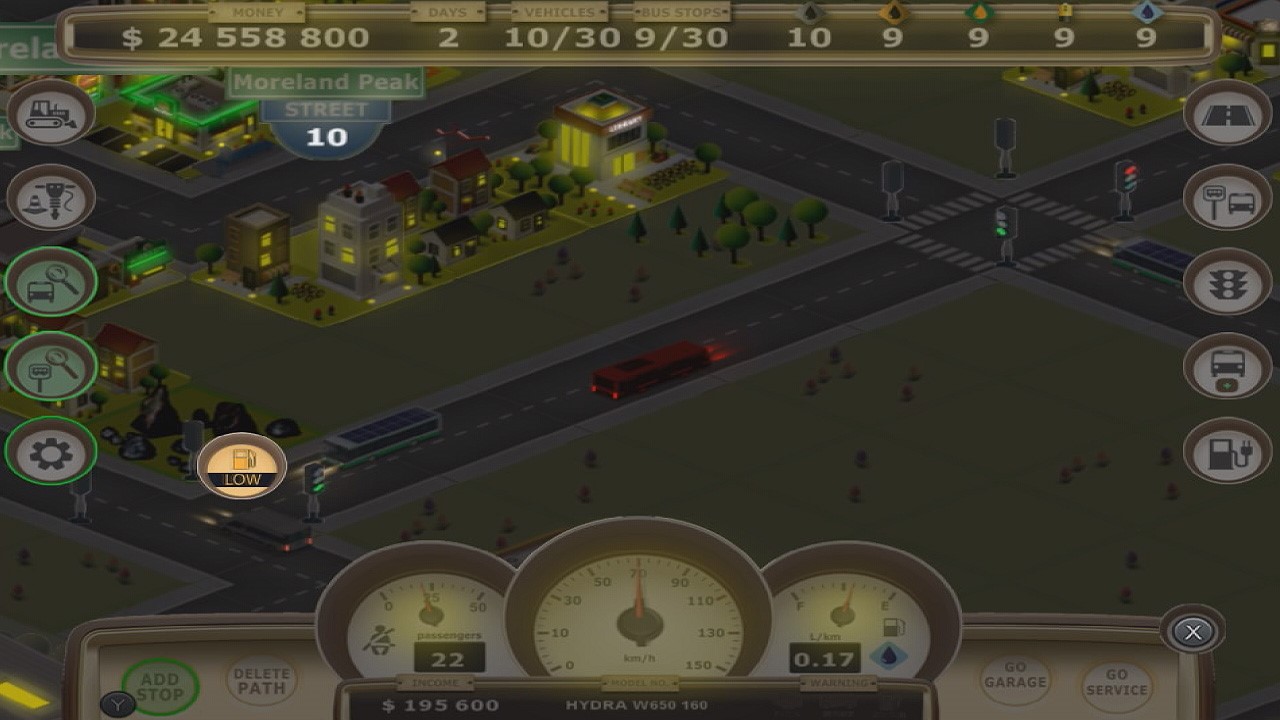Open the settings gear menu

point(50,452)
